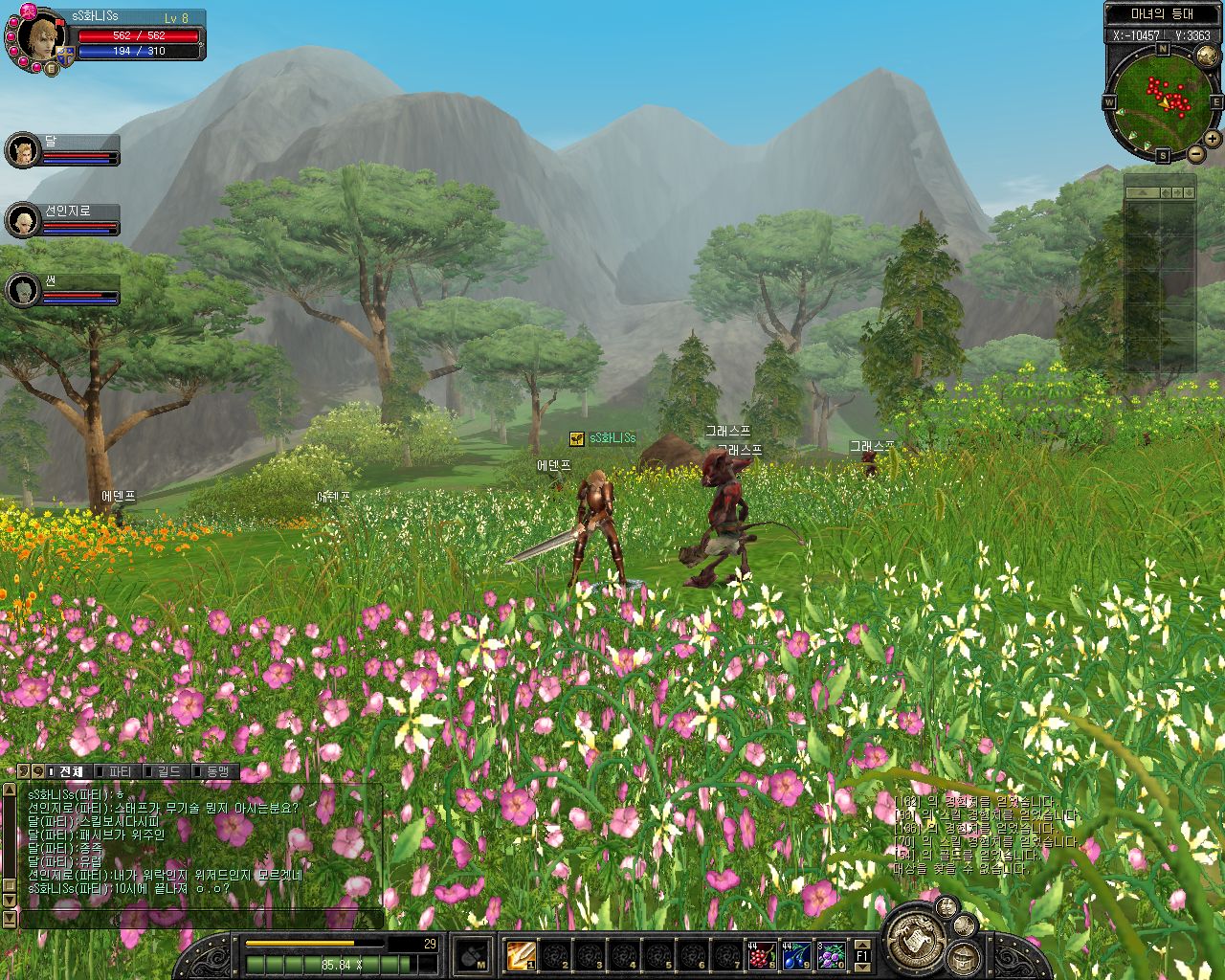Click the circular minimap
The height and width of the screenshot is (980, 1225).
point(1163,100)
